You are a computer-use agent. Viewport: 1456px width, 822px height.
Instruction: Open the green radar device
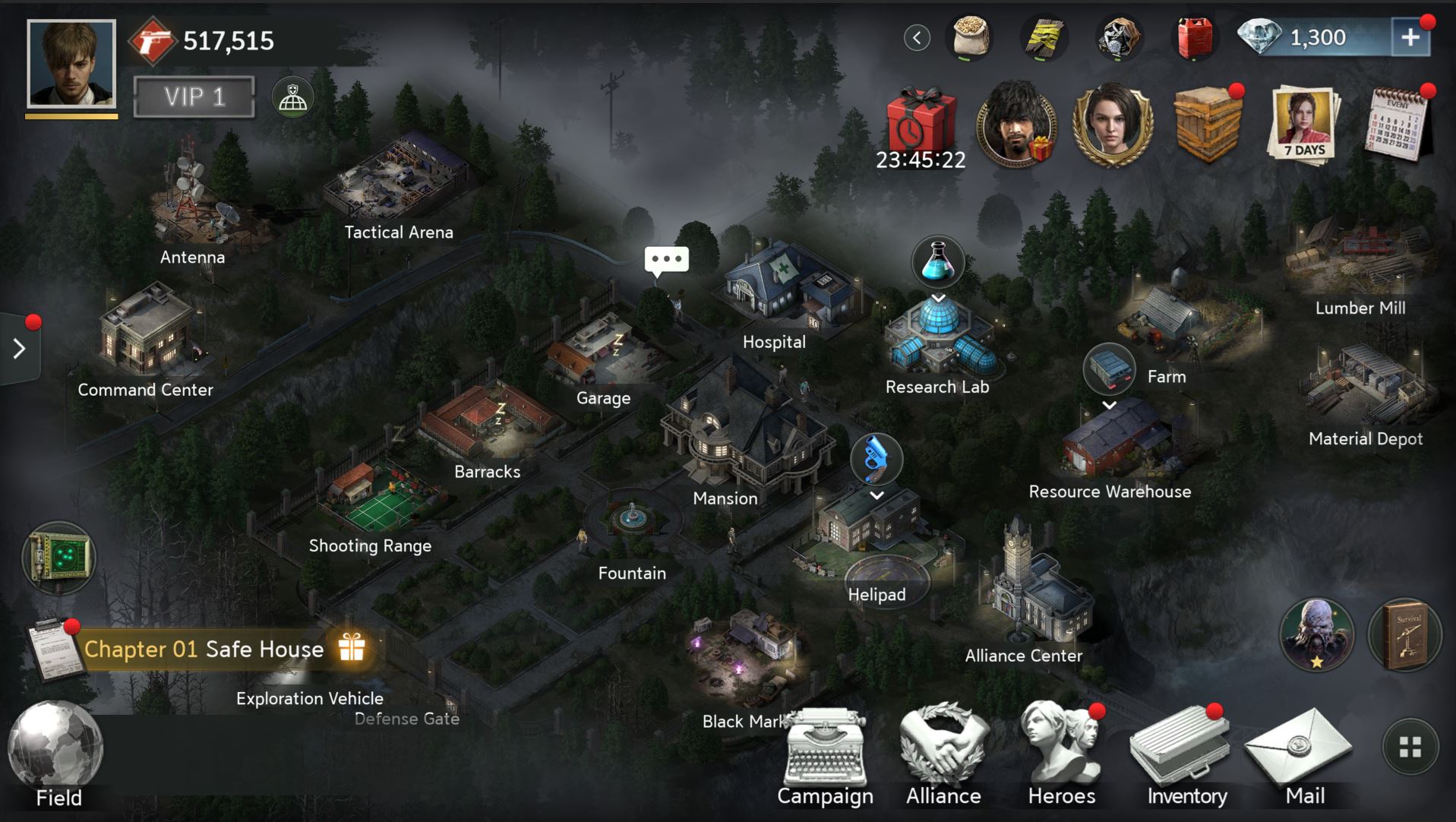pos(58,558)
